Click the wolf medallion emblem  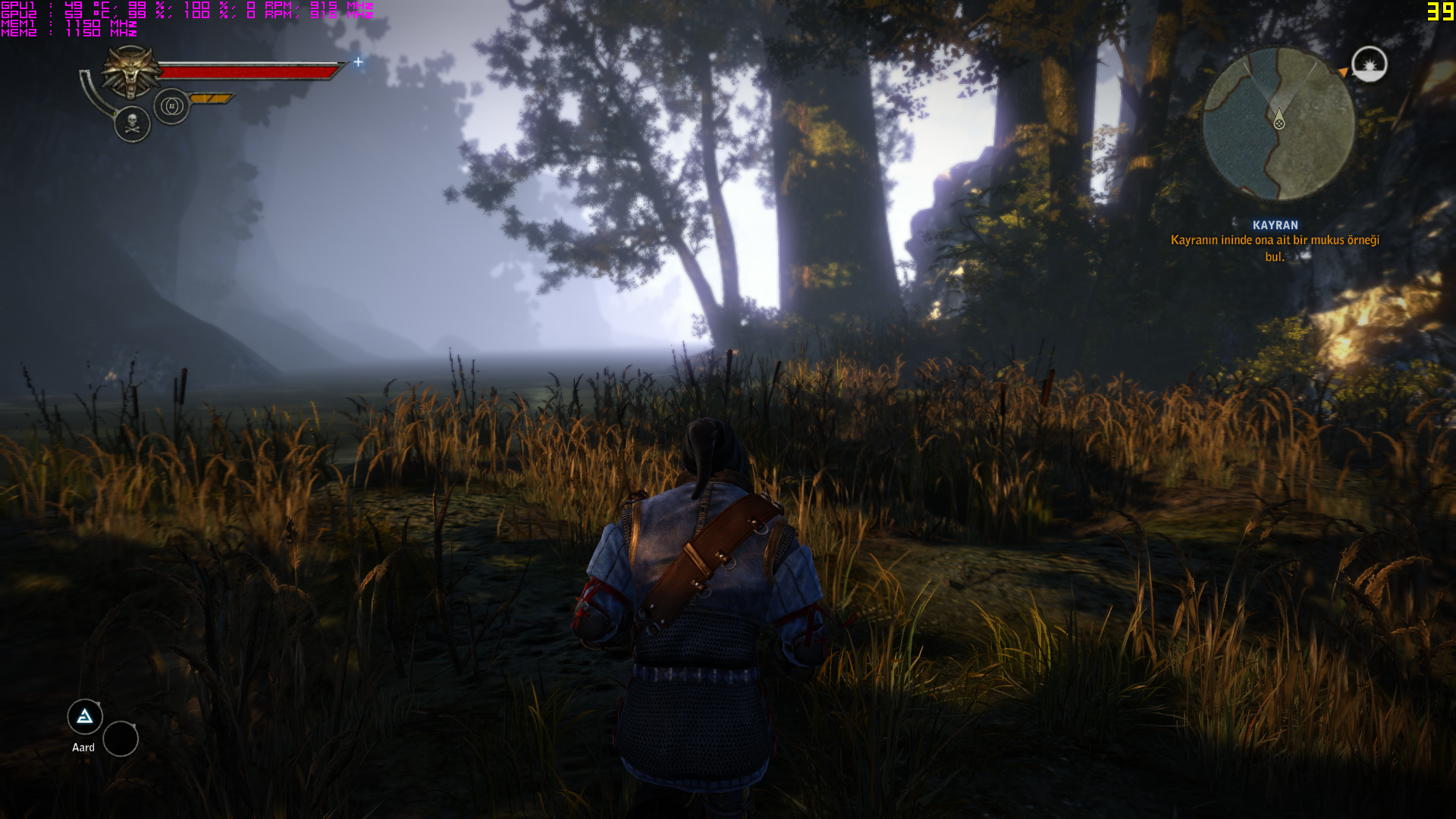click(x=131, y=71)
